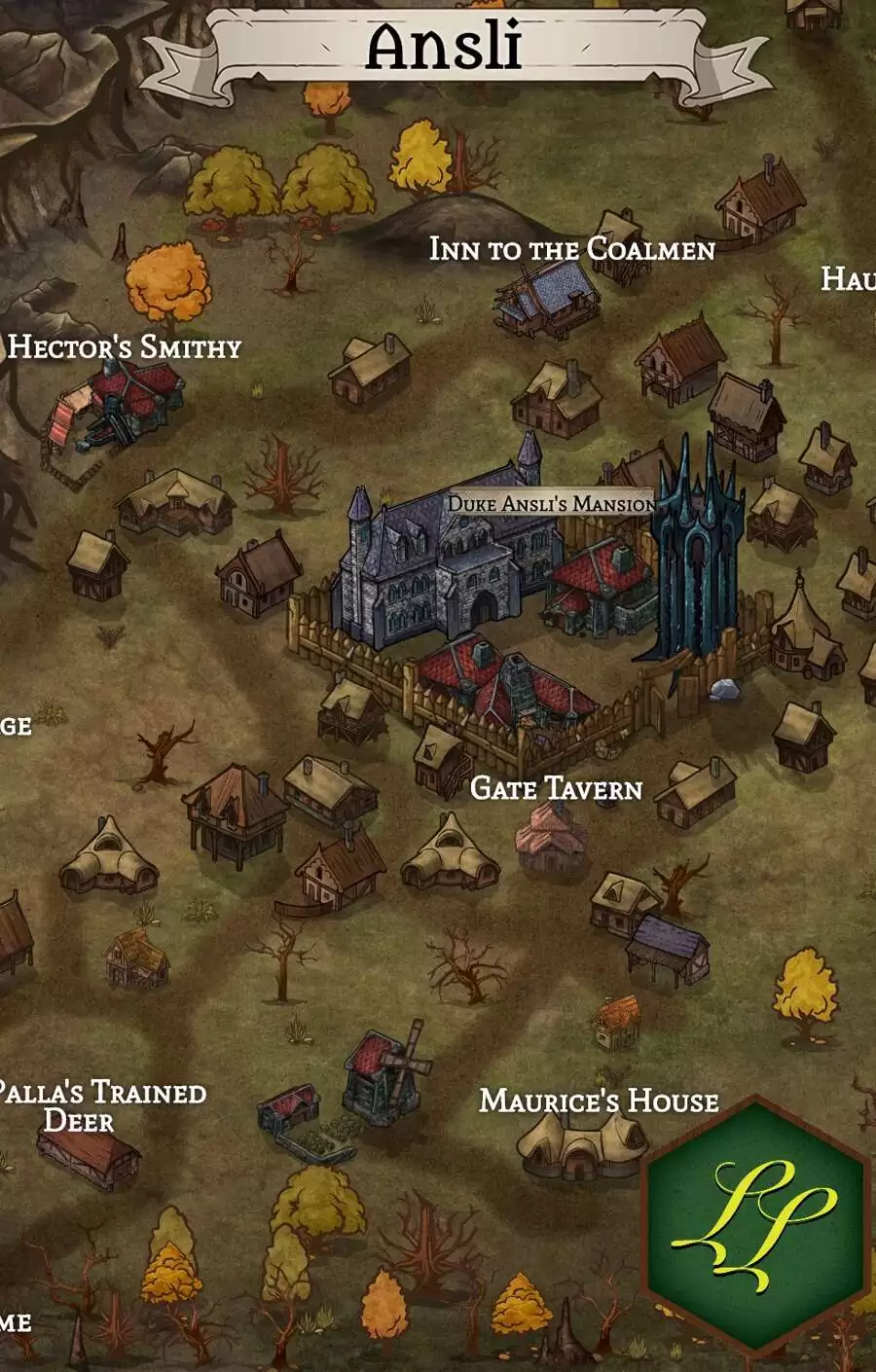The width and height of the screenshot is (876, 1372).
Task: Open Duke Ansli's Mansion label
Action: click(x=551, y=504)
